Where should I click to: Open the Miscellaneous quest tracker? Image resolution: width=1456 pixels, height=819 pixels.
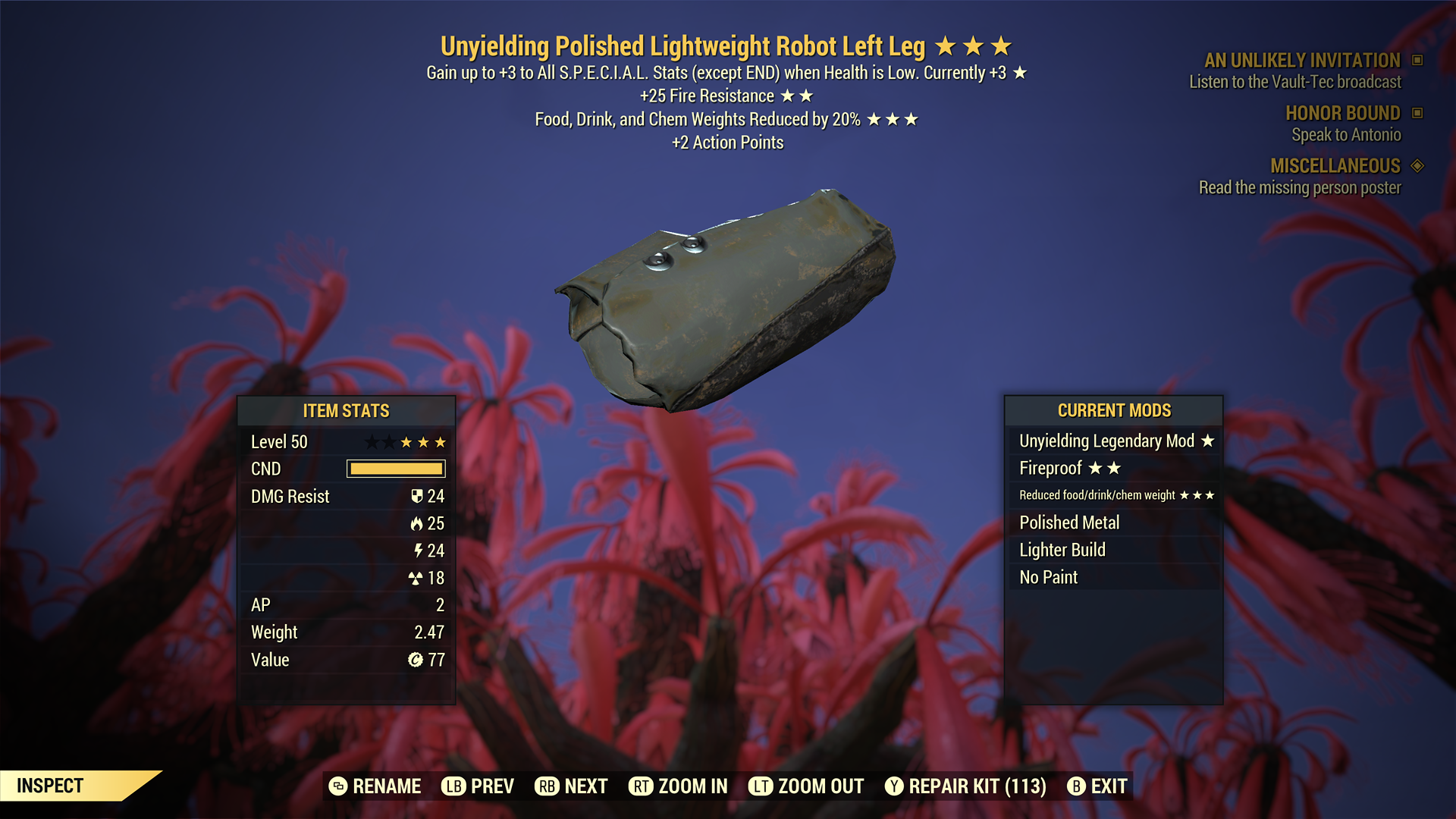pyautogui.click(x=1335, y=166)
